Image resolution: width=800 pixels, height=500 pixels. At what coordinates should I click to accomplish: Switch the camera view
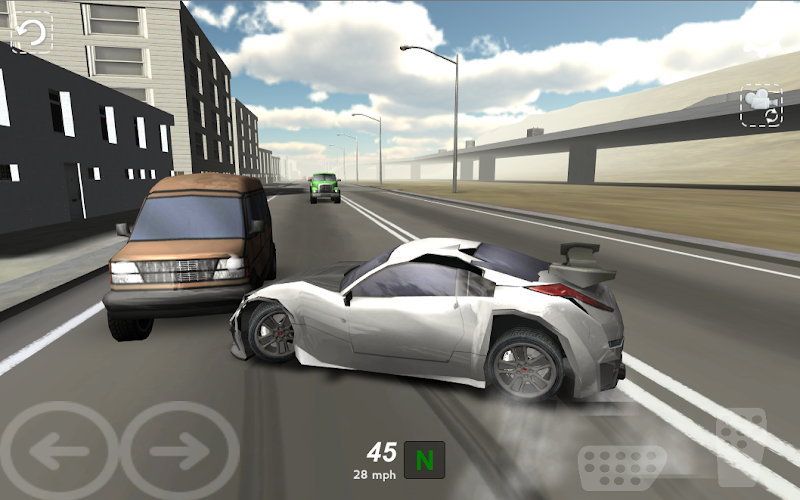761,106
